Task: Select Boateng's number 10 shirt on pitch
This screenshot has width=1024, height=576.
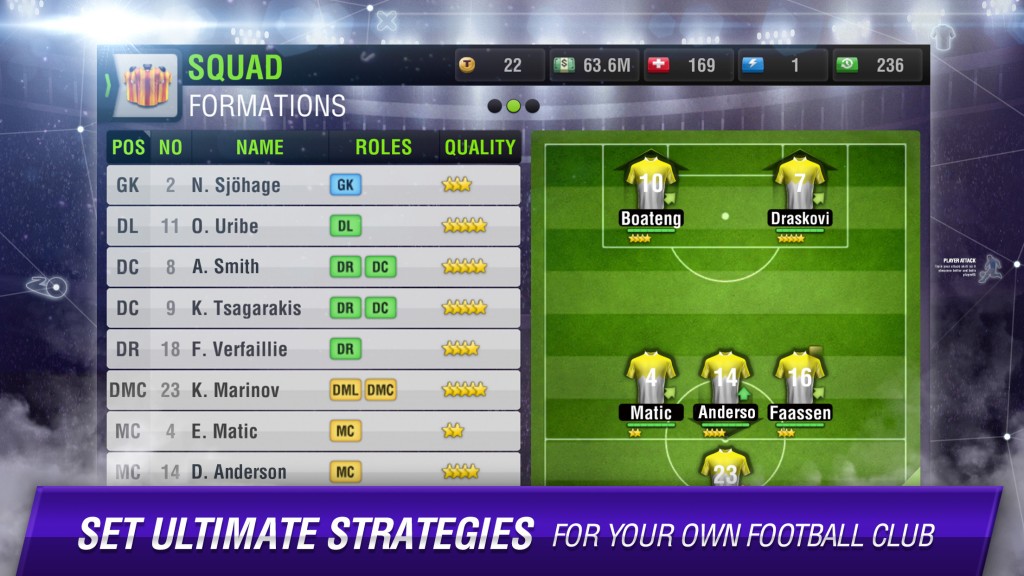Action: (651, 182)
